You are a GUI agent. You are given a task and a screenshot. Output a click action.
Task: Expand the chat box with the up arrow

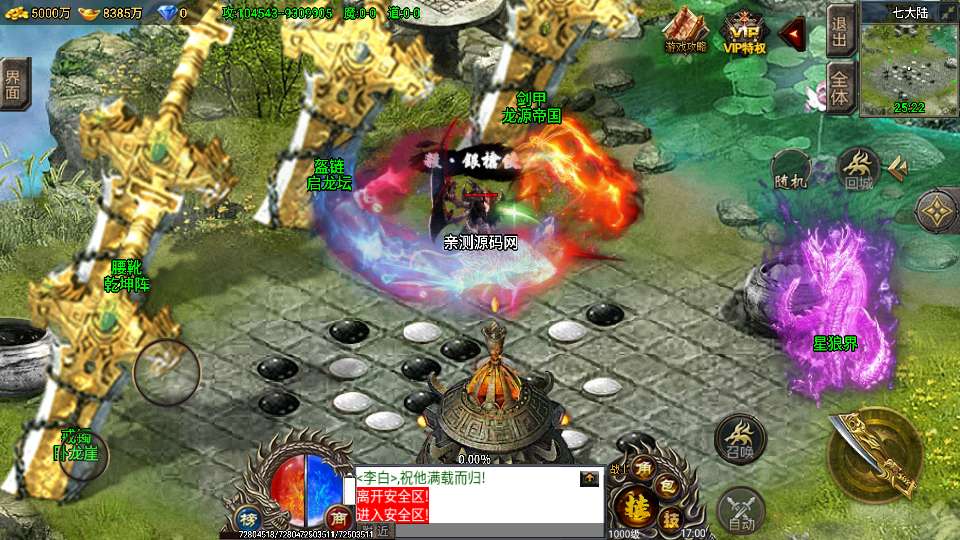(x=590, y=479)
